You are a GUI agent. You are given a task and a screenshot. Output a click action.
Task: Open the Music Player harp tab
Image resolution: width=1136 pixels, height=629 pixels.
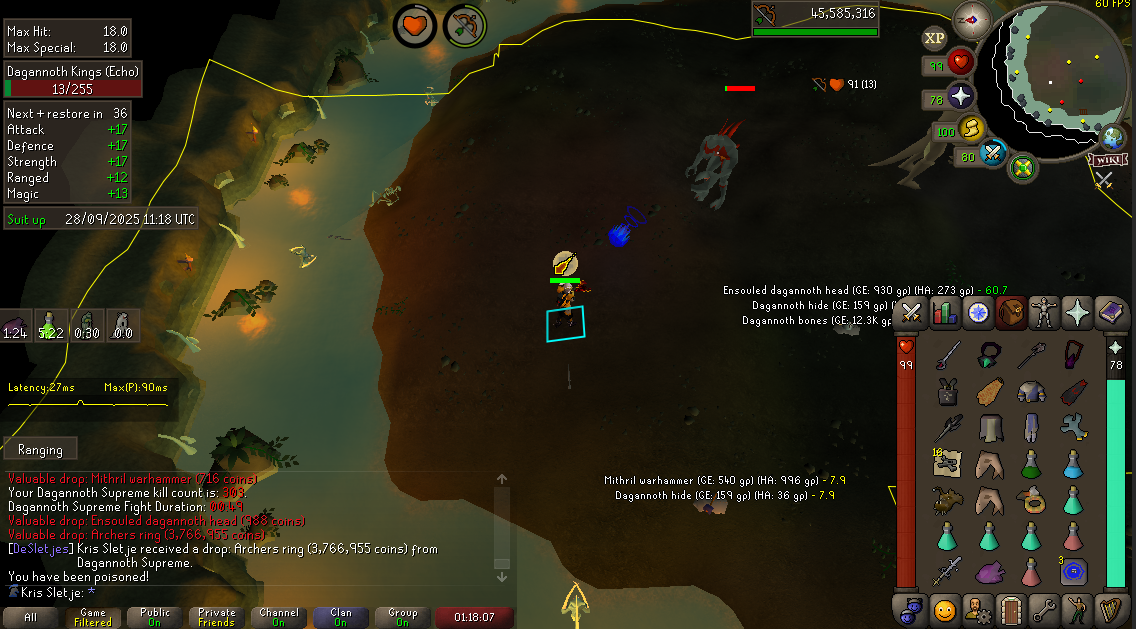(x=1110, y=608)
